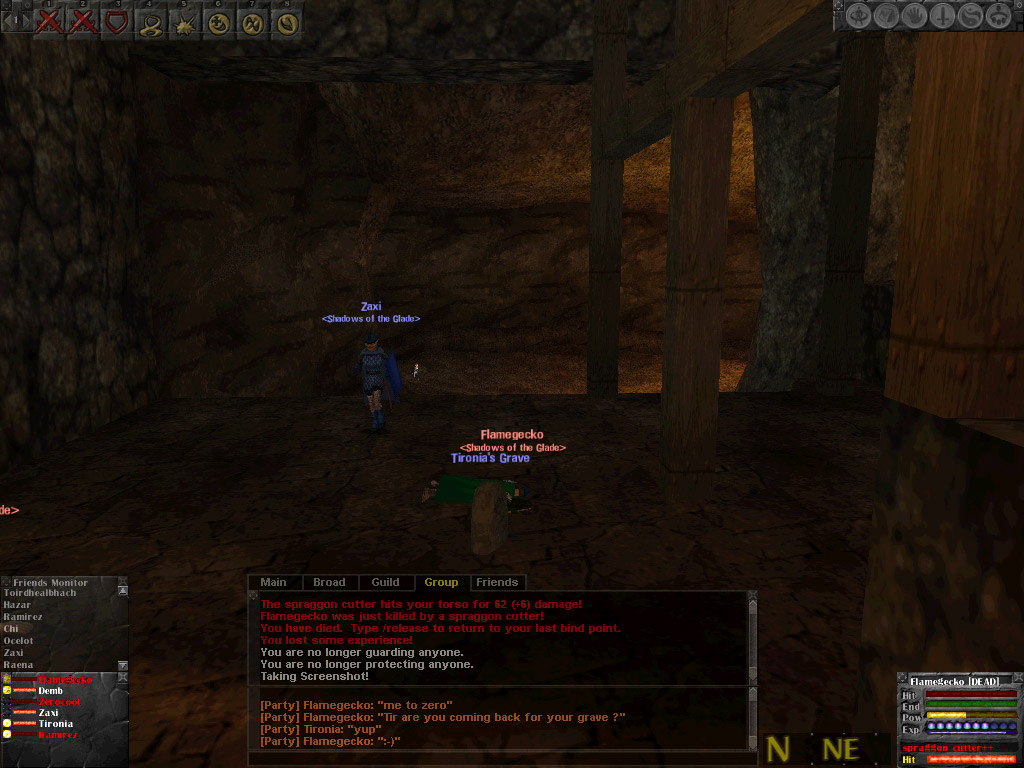1024x768 pixels.
Task: Click the open hand menu icon
Action: (914, 16)
